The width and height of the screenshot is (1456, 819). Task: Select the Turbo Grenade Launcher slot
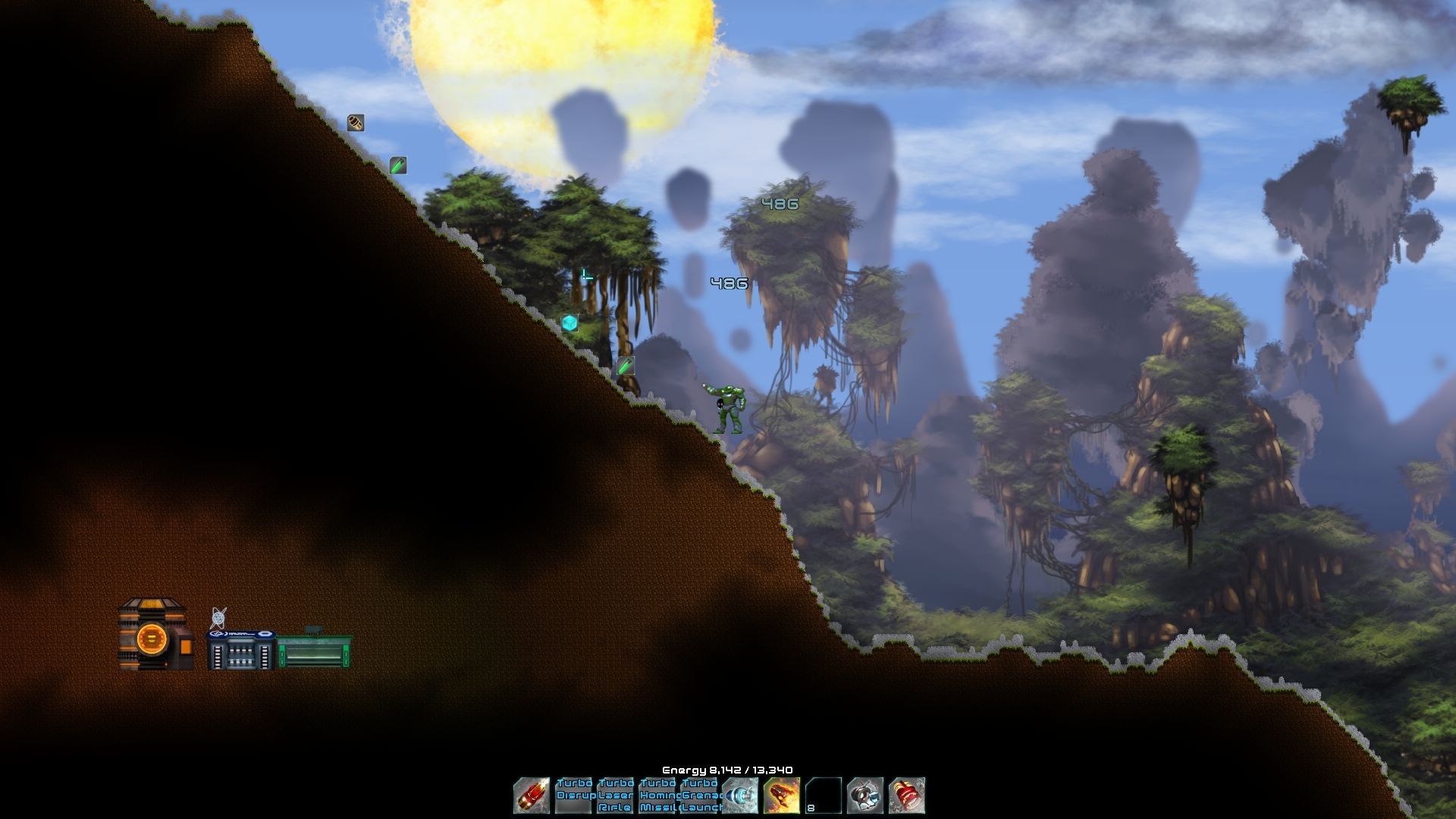tap(698, 795)
